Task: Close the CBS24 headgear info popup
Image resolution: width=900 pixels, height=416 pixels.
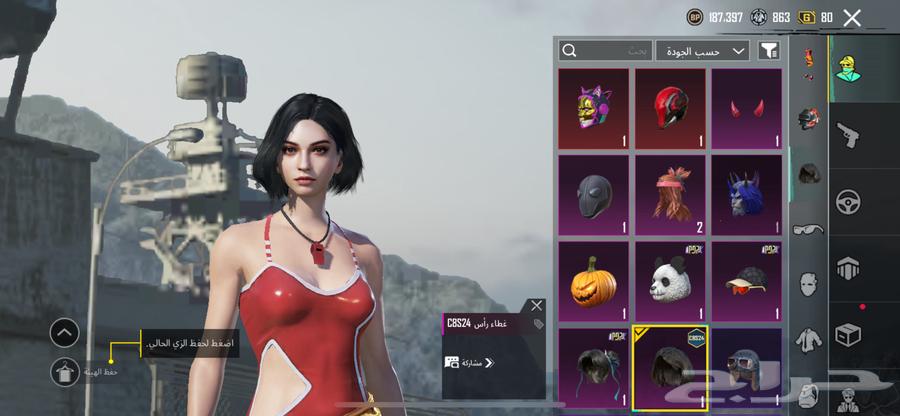Action: tap(536, 306)
